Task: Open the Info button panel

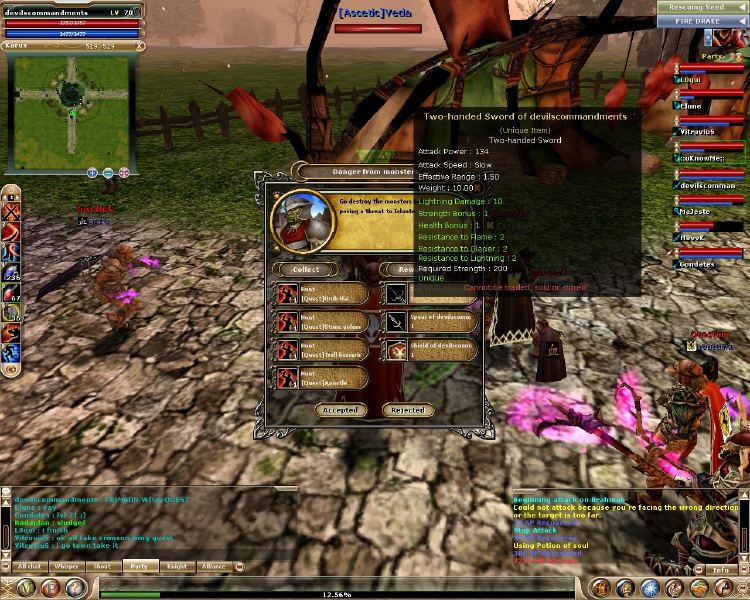Action: (720, 570)
